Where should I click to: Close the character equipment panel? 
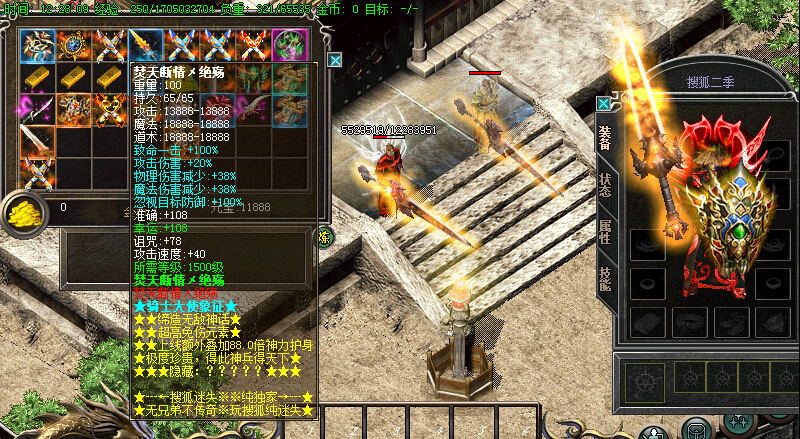(603, 104)
